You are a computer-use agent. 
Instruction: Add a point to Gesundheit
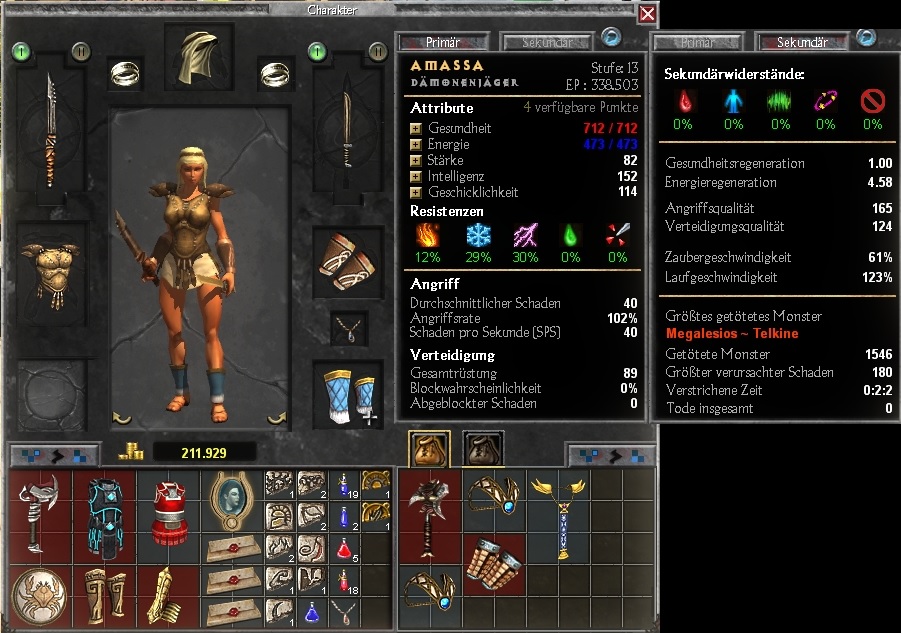coord(415,129)
